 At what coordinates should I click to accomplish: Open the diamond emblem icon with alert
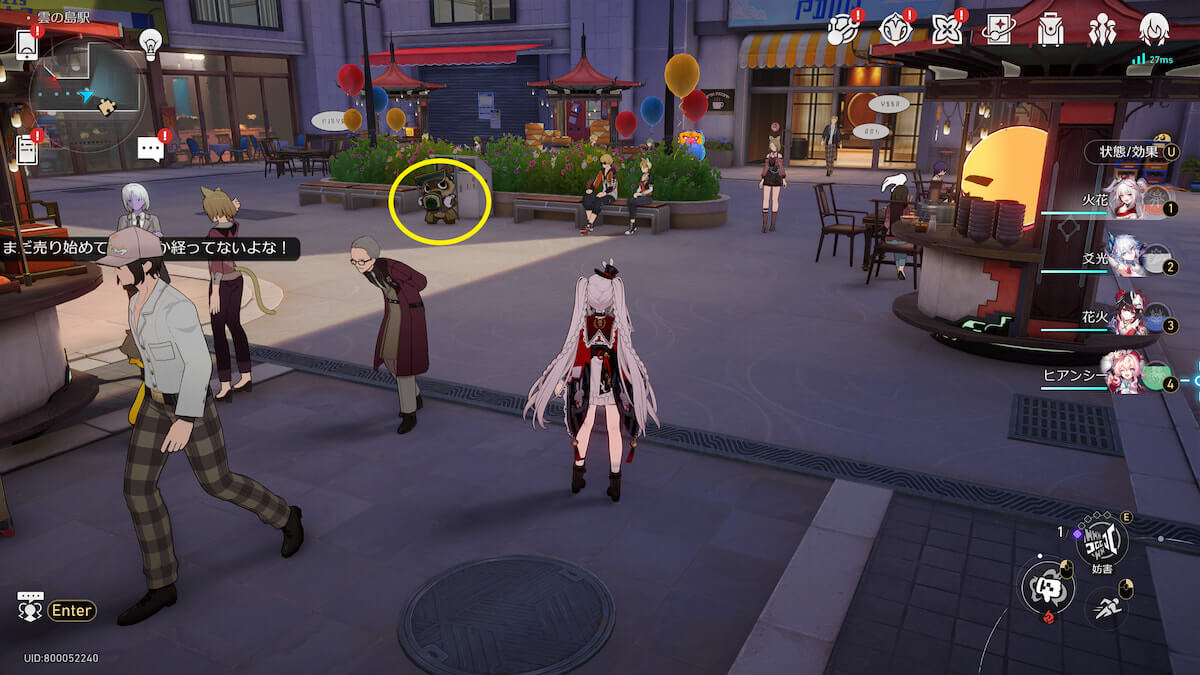click(x=894, y=29)
